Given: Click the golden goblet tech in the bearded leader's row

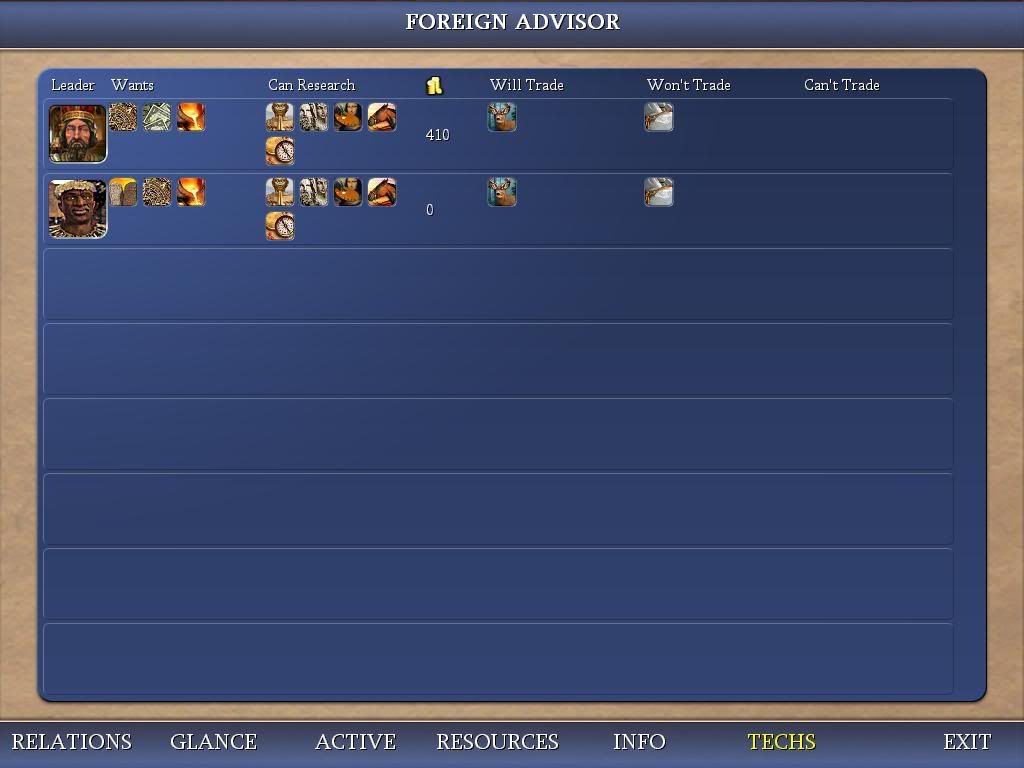Looking at the screenshot, I should (x=280, y=117).
